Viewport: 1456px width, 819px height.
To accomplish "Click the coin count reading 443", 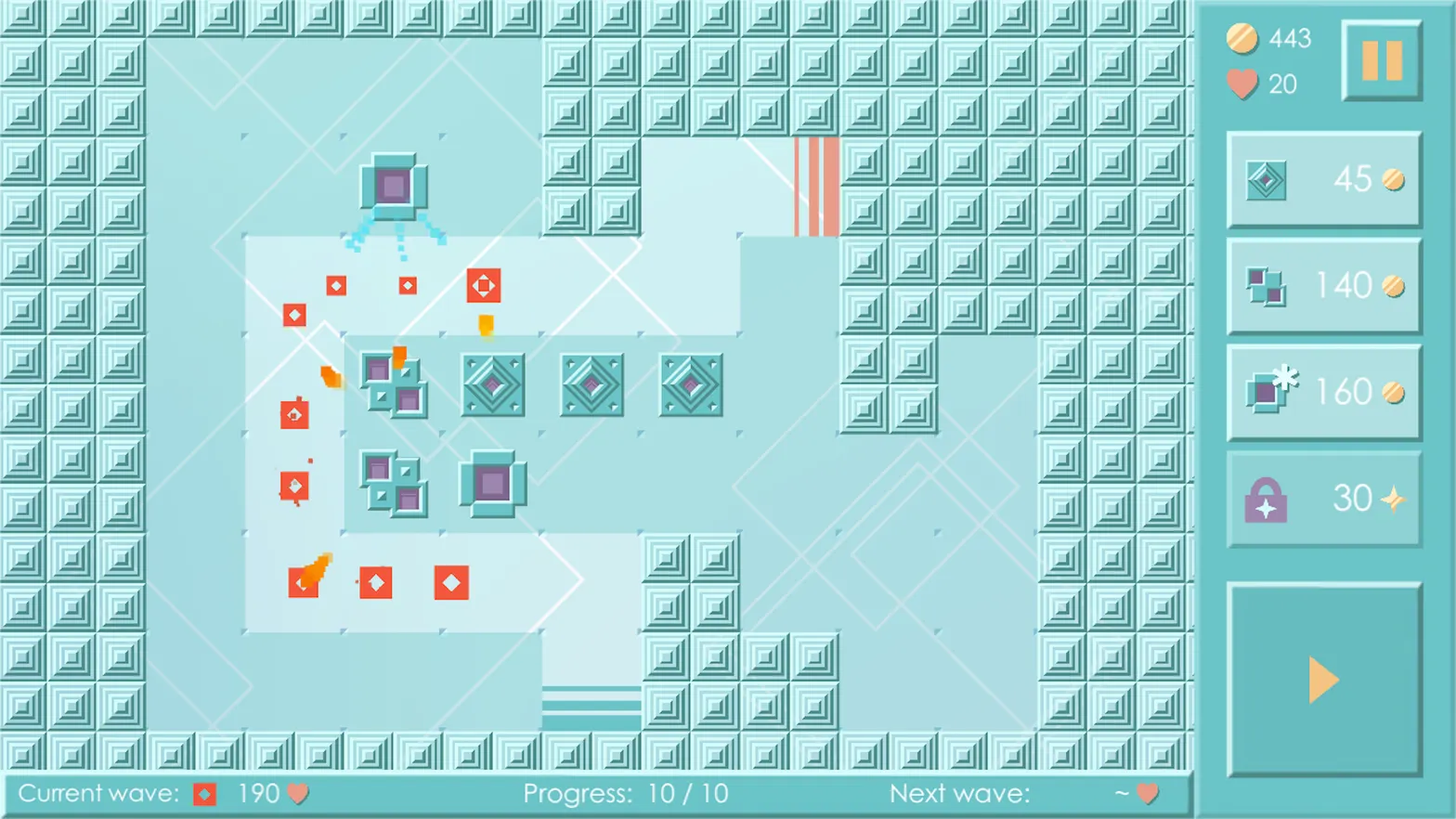I will [x=1291, y=38].
